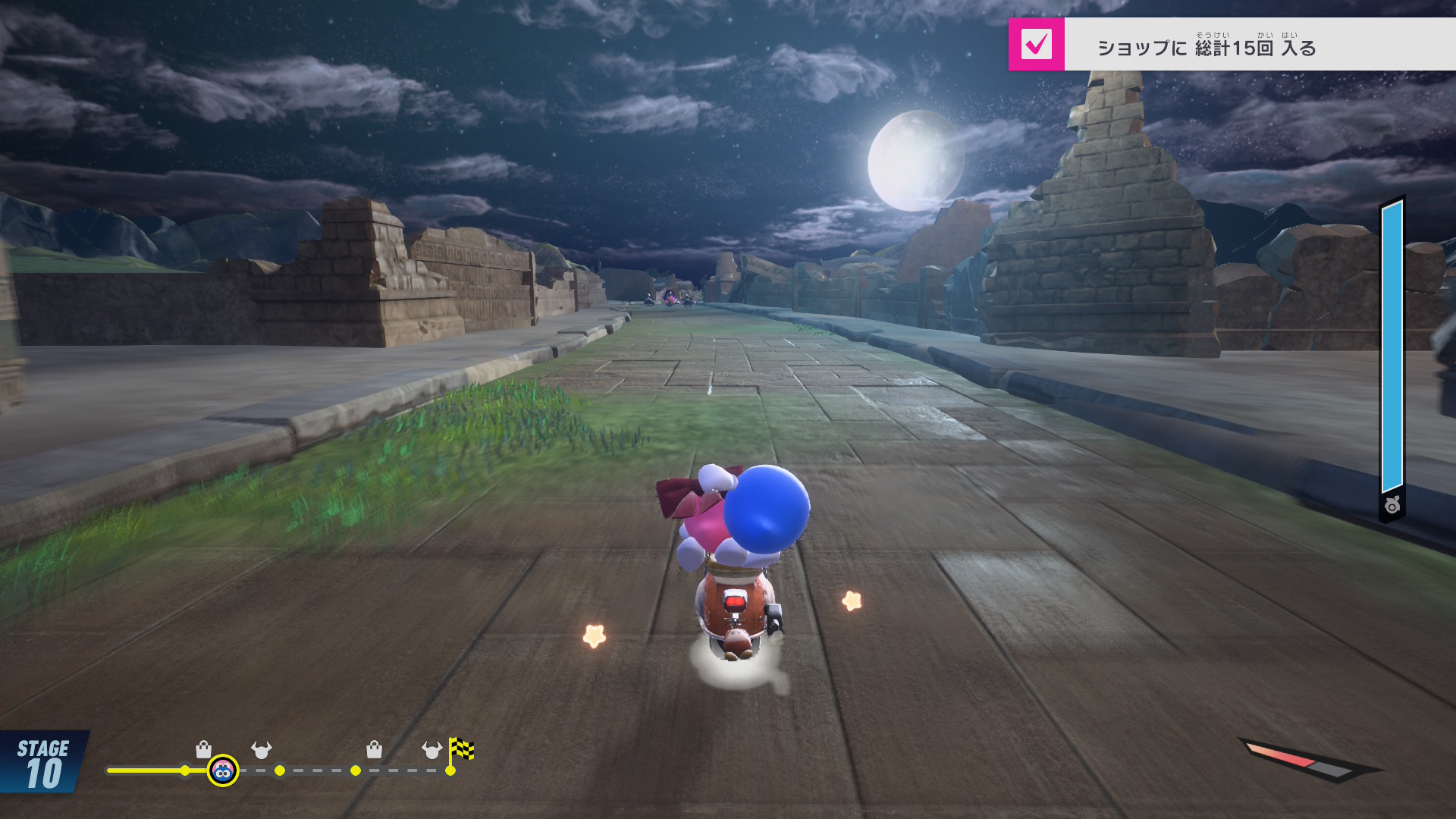Click the shop bag icon beside the player marker
The width and height of the screenshot is (1456, 819).
(203, 750)
